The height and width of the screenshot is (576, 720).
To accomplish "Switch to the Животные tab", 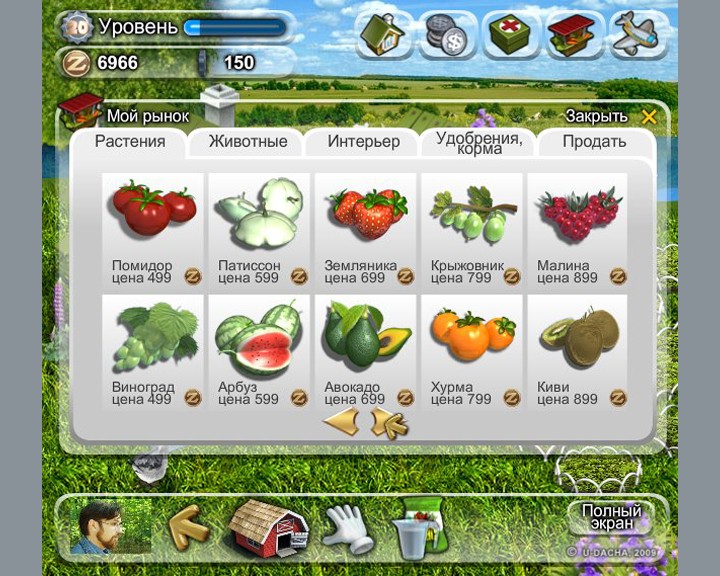I will [x=247, y=142].
